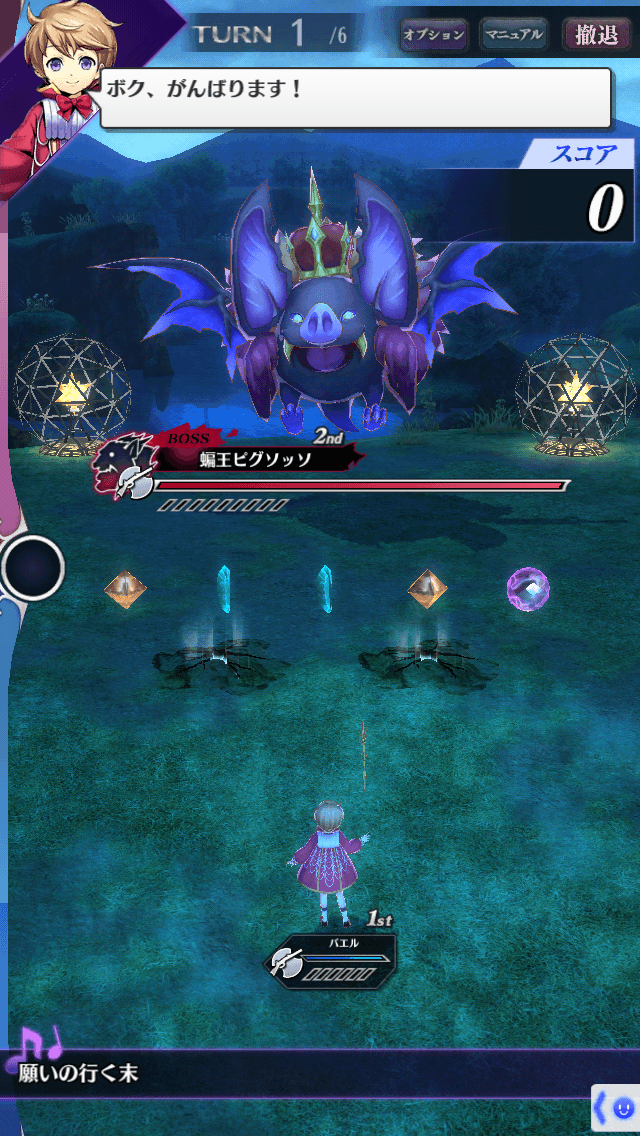Select the バエル character nameplate
This screenshot has height=1136, width=640.
click(x=330, y=959)
